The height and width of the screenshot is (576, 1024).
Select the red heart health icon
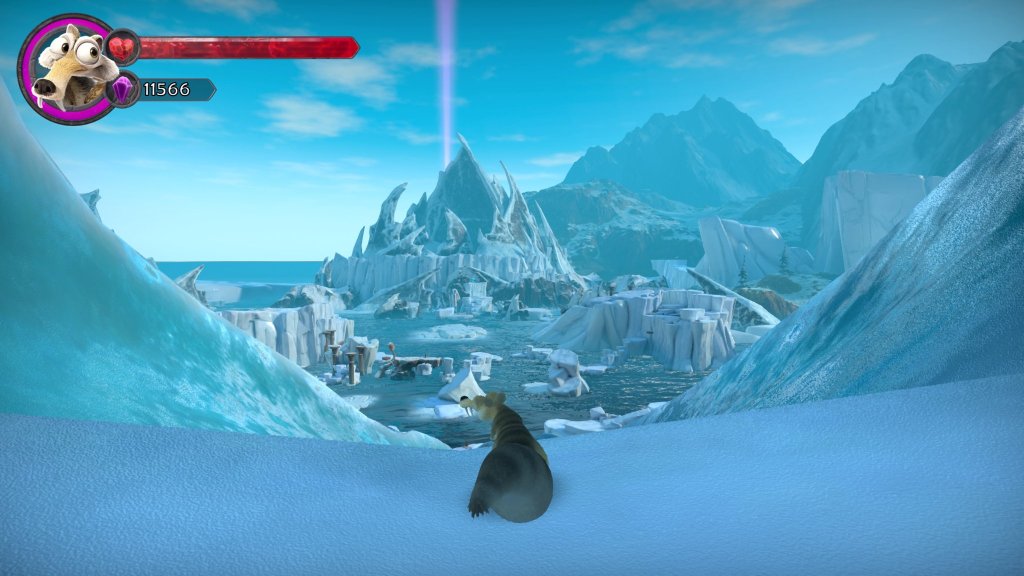coord(123,47)
